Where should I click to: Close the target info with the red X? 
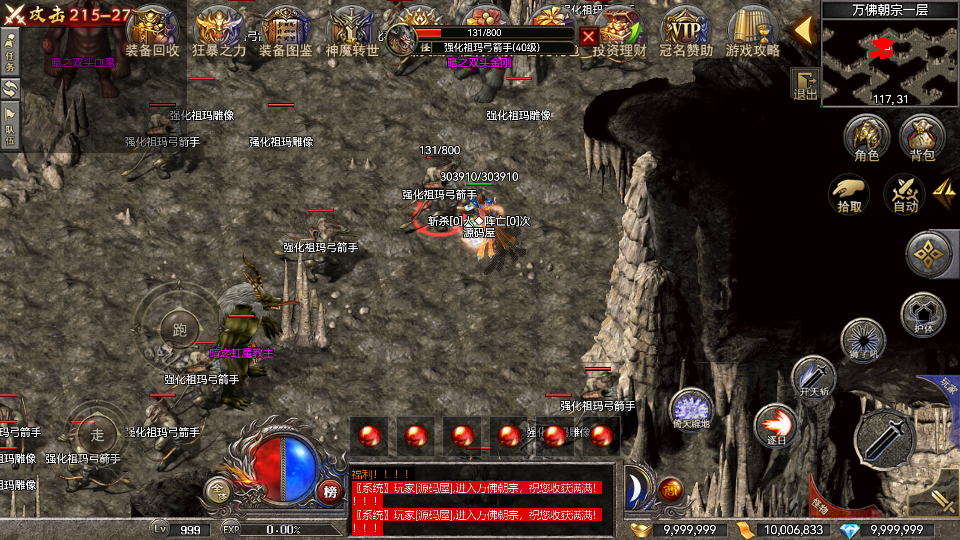pyautogui.click(x=590, y=38)
